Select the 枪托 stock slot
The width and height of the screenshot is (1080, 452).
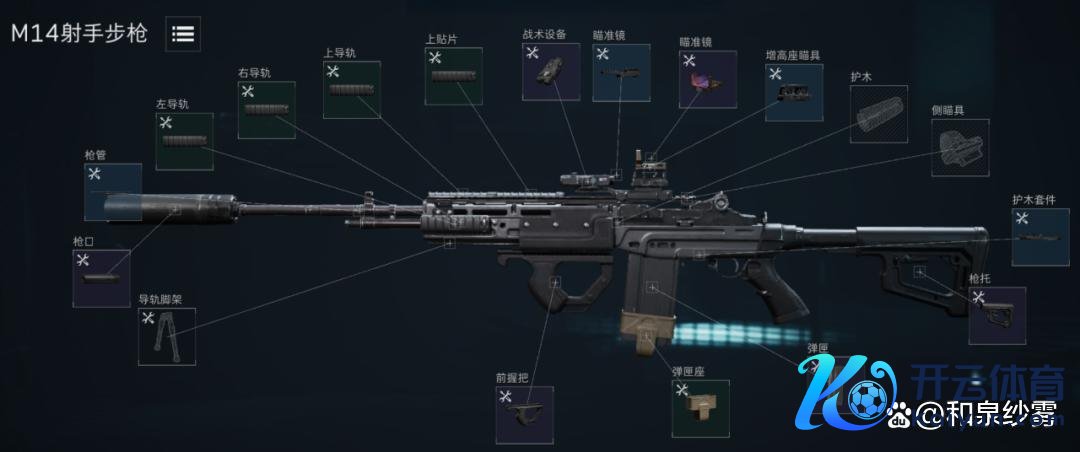coord(996,315)
